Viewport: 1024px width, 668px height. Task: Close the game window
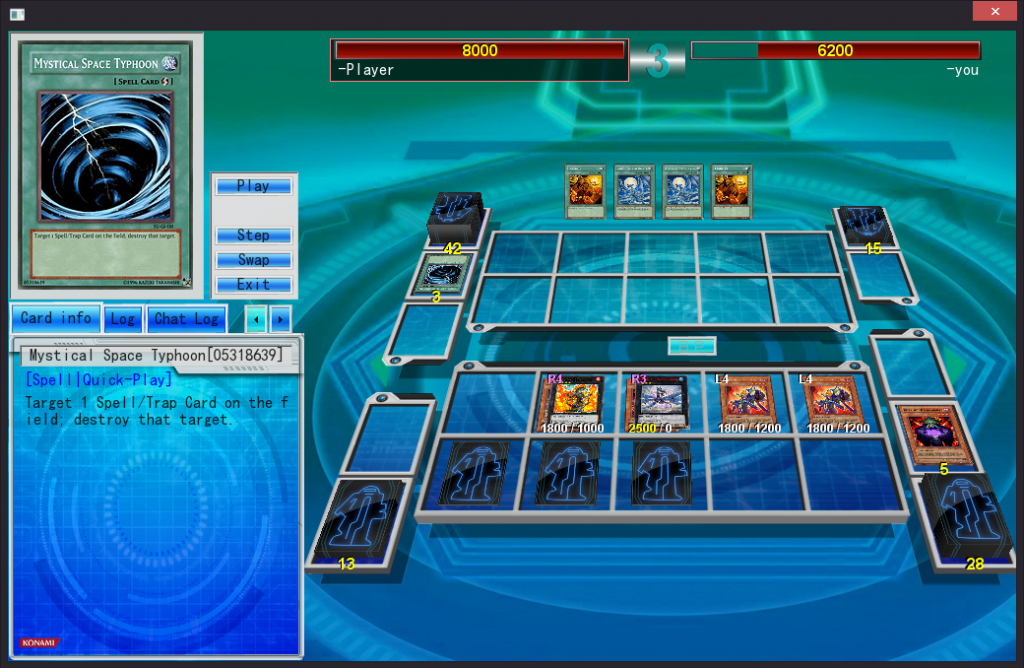(994, 11)
